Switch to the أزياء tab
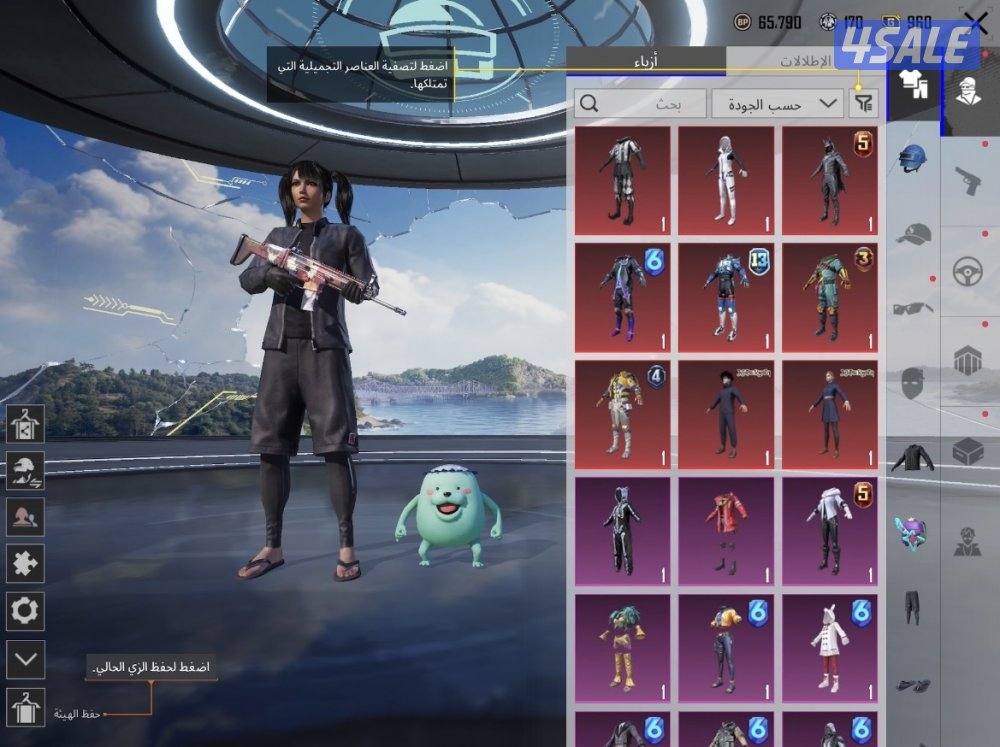 coord(646,61)
